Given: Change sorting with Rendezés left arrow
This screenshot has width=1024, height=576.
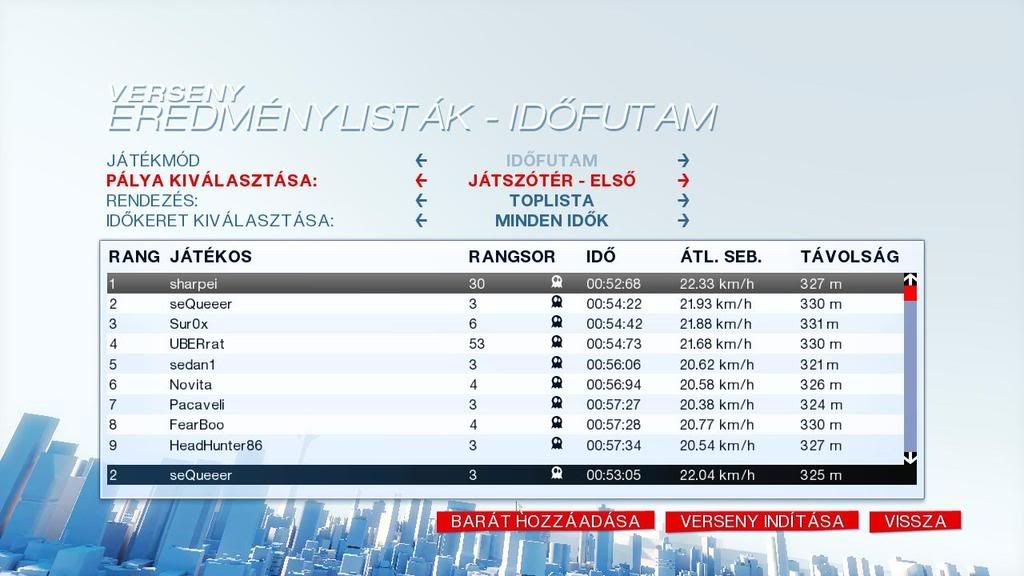Looking at the screenshot, I should coord(421,200).
